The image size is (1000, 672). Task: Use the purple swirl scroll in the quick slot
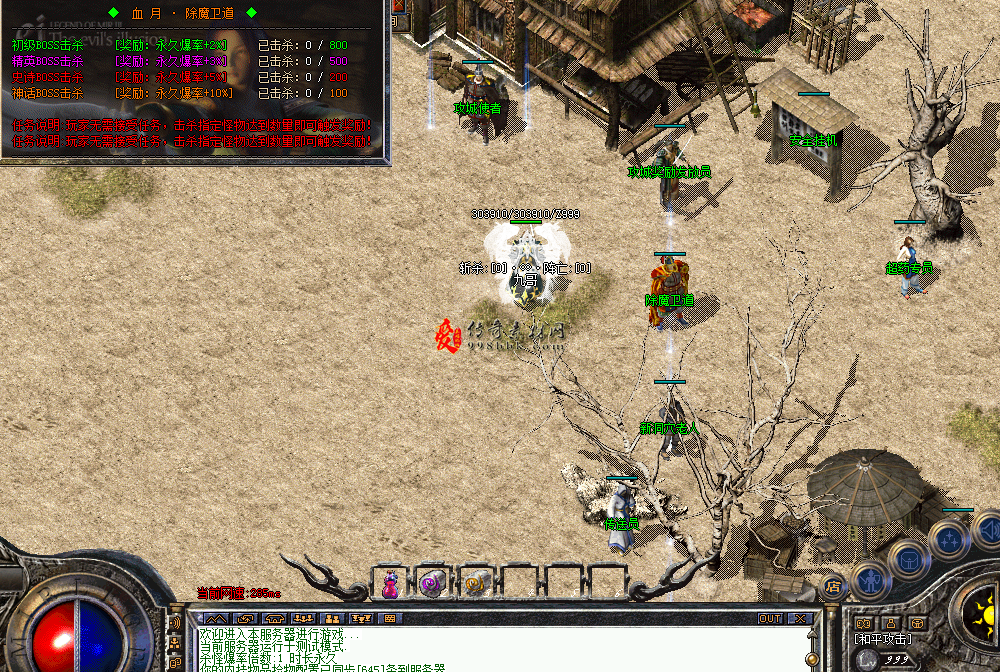coord(432,582)
